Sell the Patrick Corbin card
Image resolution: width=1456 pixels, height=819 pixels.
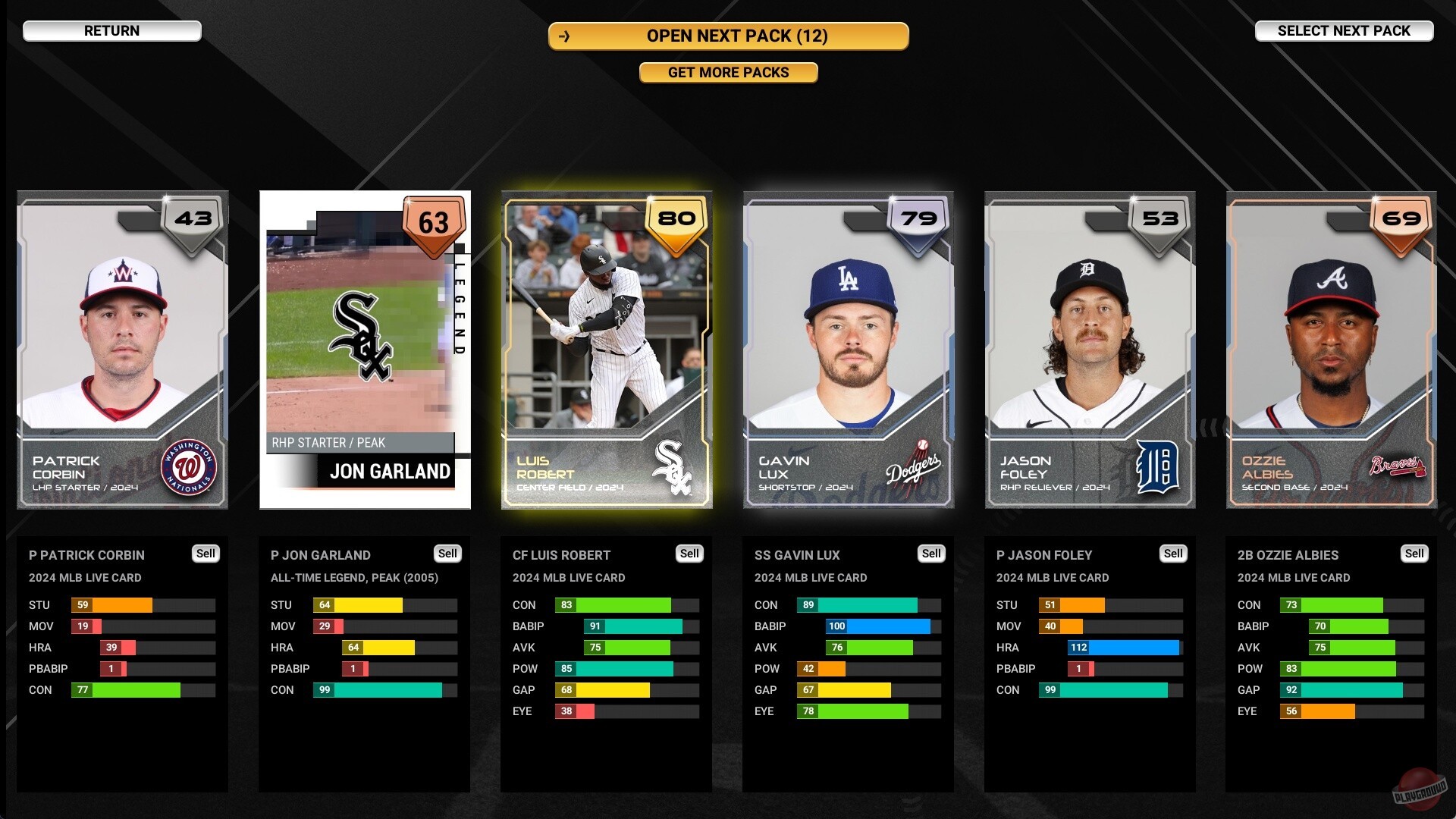click(206, 554)
